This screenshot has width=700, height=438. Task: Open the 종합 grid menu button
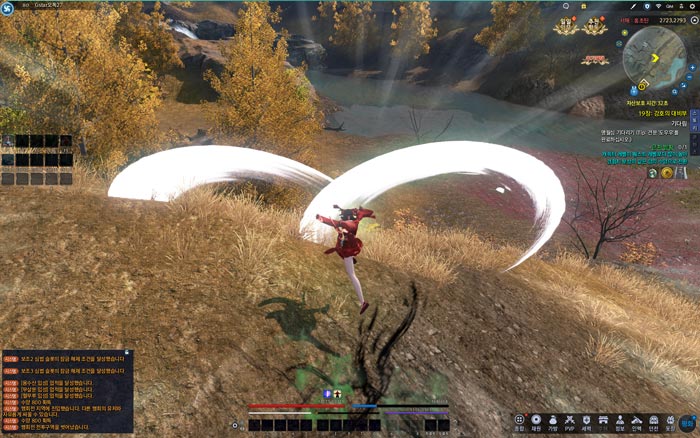click(x=518, y=421)
